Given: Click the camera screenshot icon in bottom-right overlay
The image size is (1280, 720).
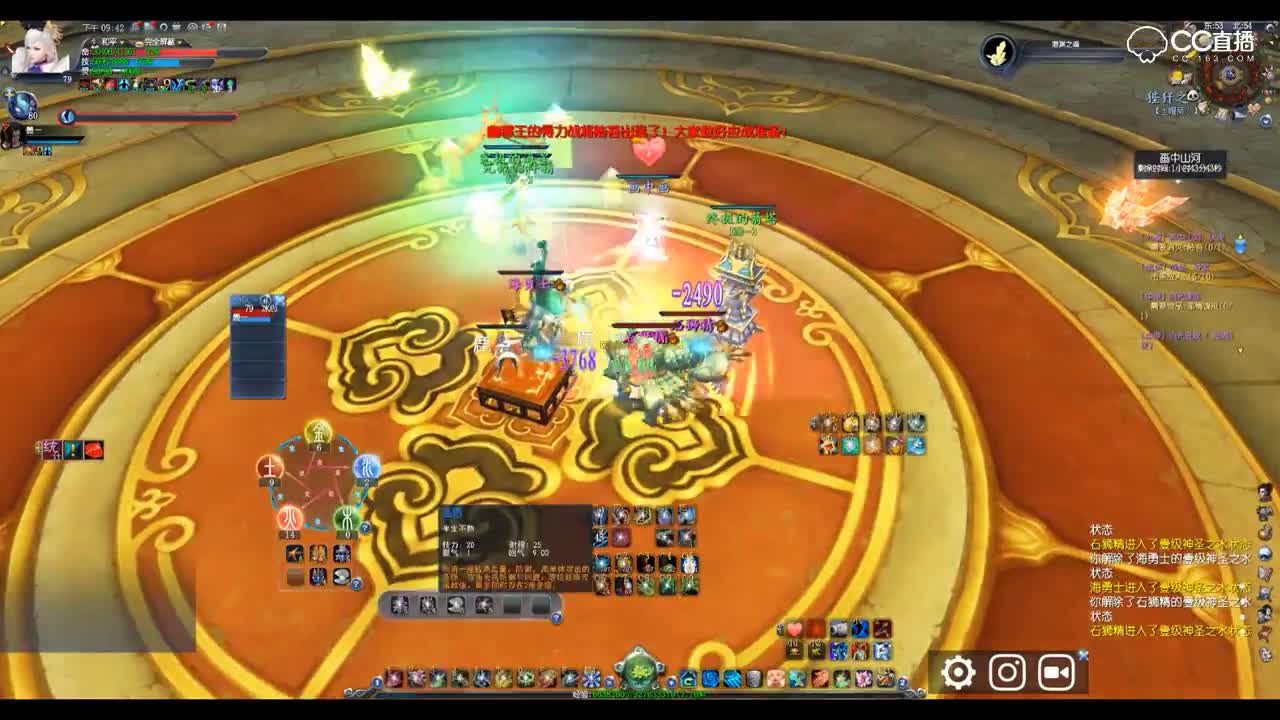Looking at the screenshot, I should (1006, 672).
